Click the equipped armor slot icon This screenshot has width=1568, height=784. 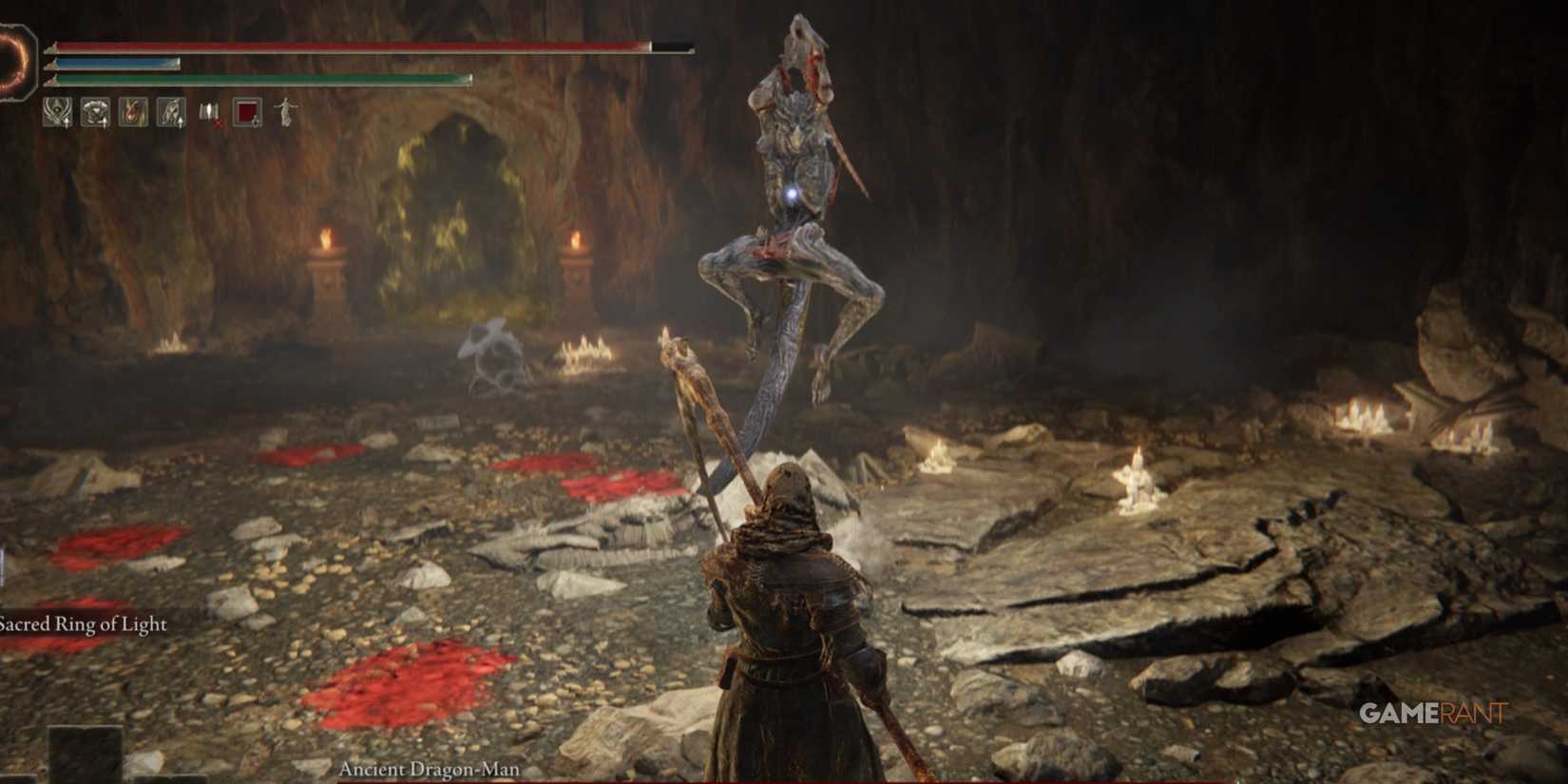[95, 111]
